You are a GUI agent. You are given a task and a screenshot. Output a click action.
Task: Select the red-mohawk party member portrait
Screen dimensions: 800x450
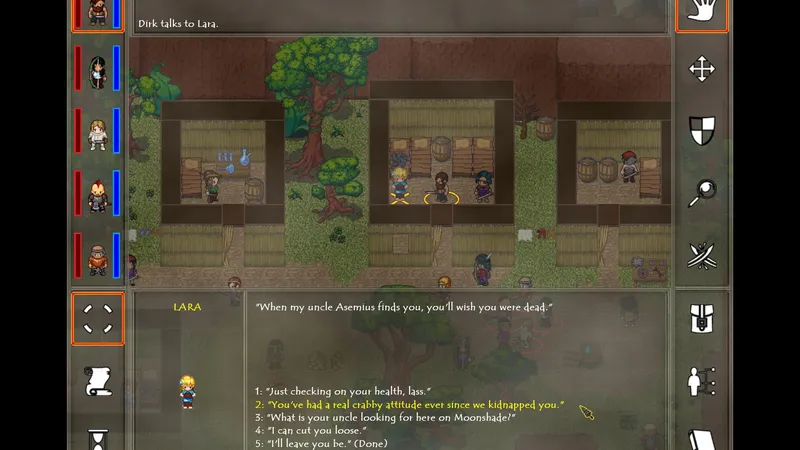coord(98,195)
